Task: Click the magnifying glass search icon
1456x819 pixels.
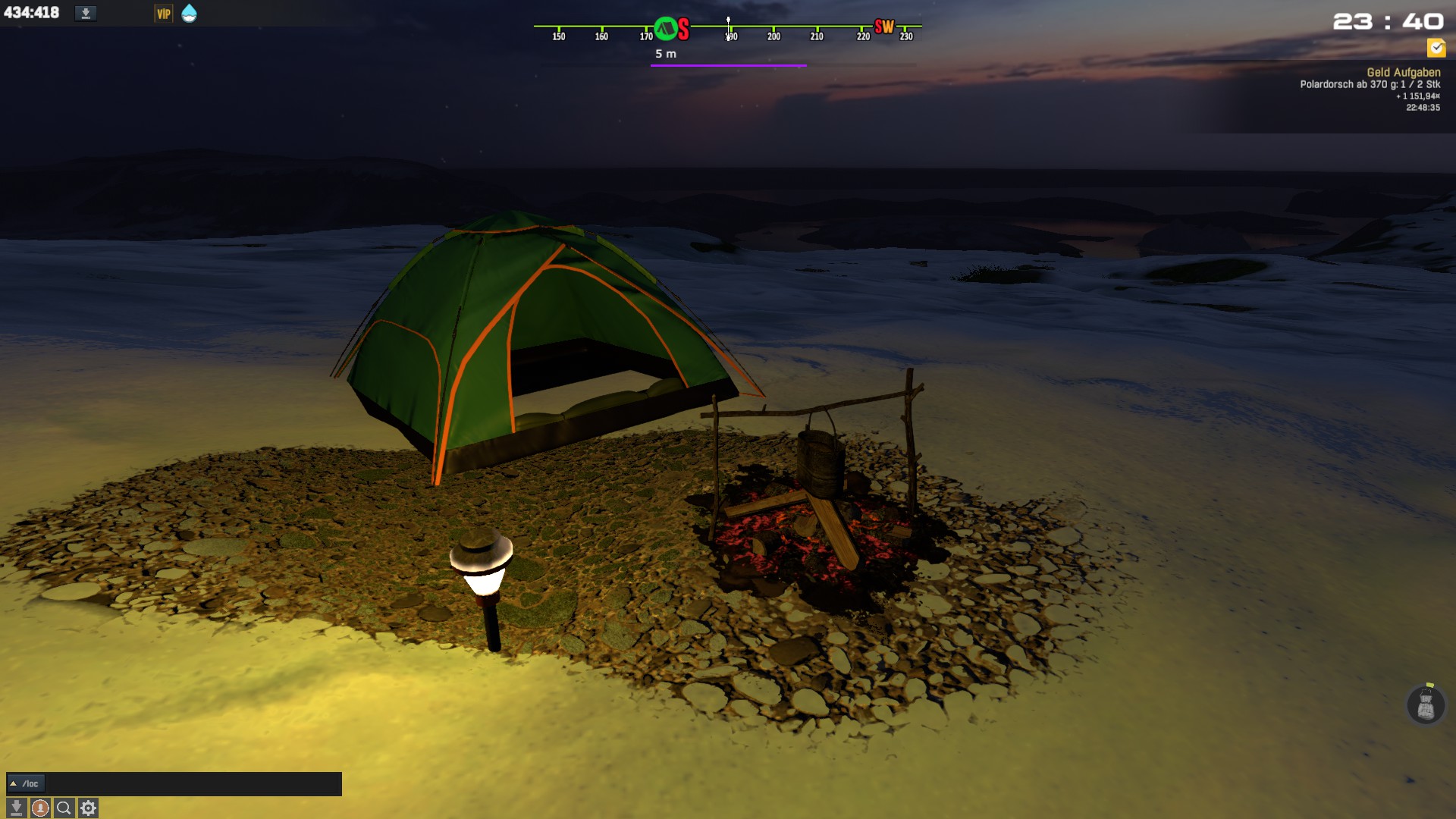Action: tap(64, 808)
